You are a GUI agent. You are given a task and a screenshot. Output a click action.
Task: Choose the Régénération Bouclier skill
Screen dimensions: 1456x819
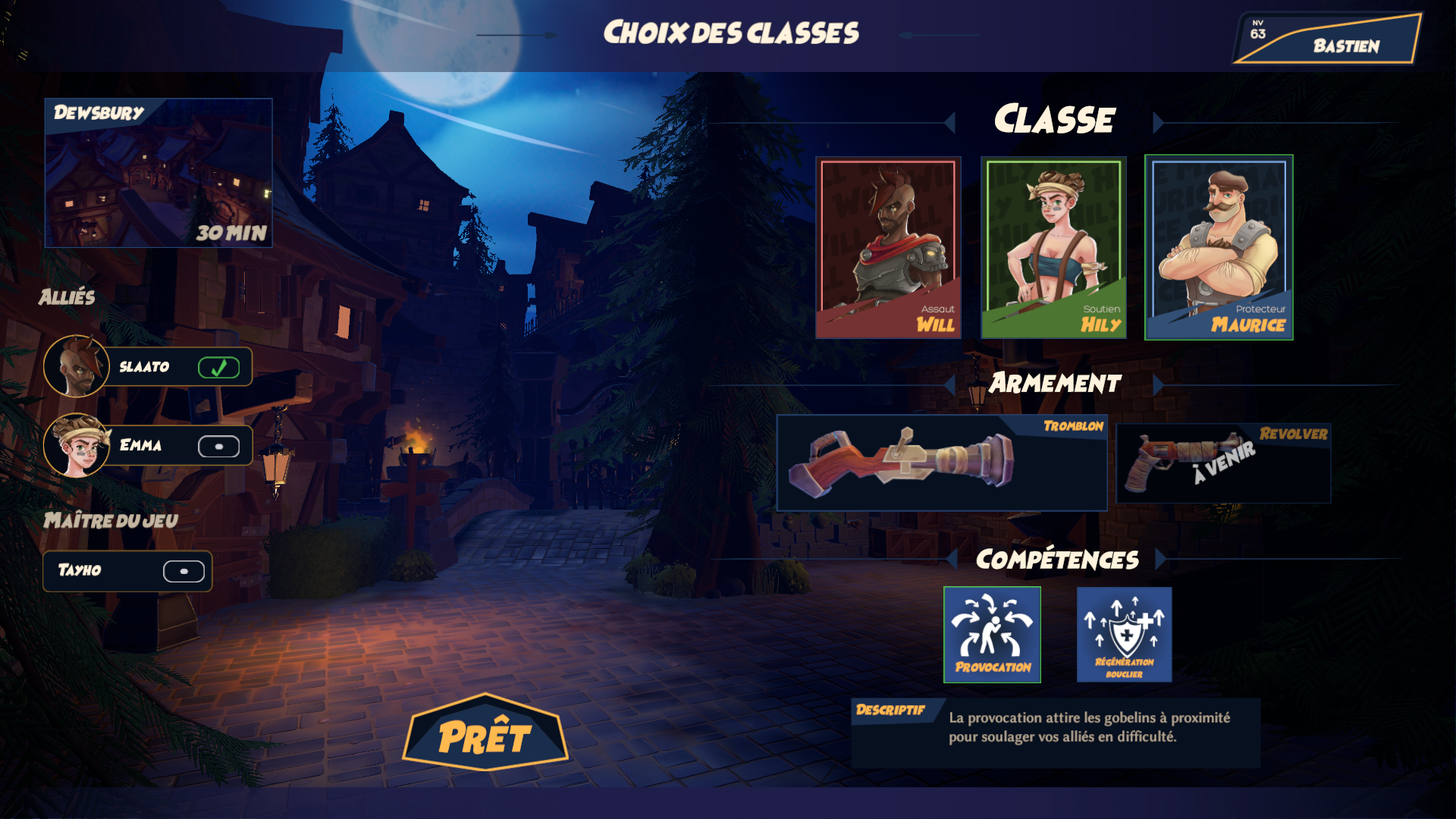pyautogui.click(x=1124, y=635)
